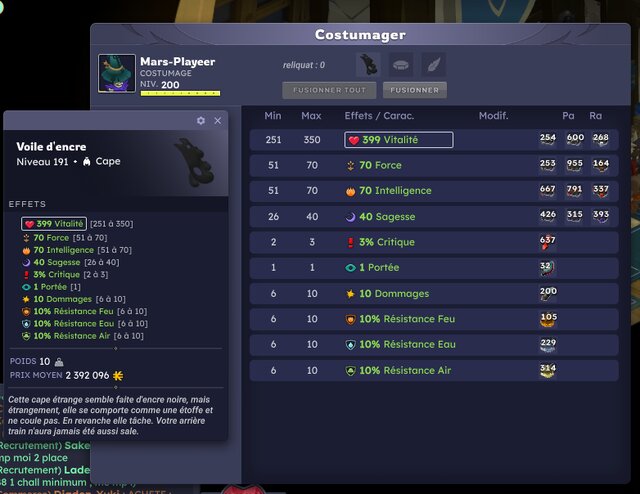Image resolution: width=640 pixels, height=494 pixels.
Task: Choose the Sagesse rune numbered 393
Action: 600,216
